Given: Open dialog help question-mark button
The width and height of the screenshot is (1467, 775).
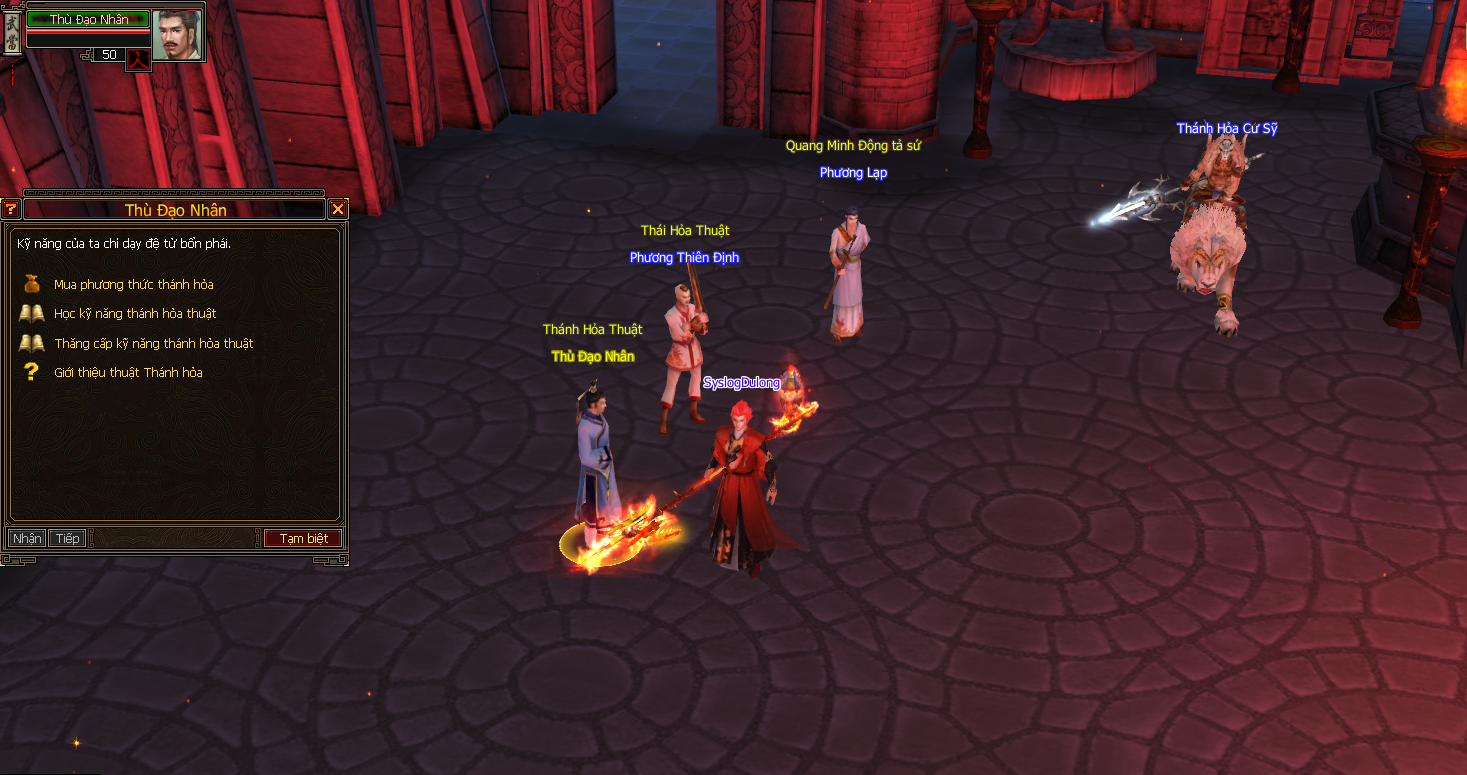Looking at the screenshot, I should point(11,209).
